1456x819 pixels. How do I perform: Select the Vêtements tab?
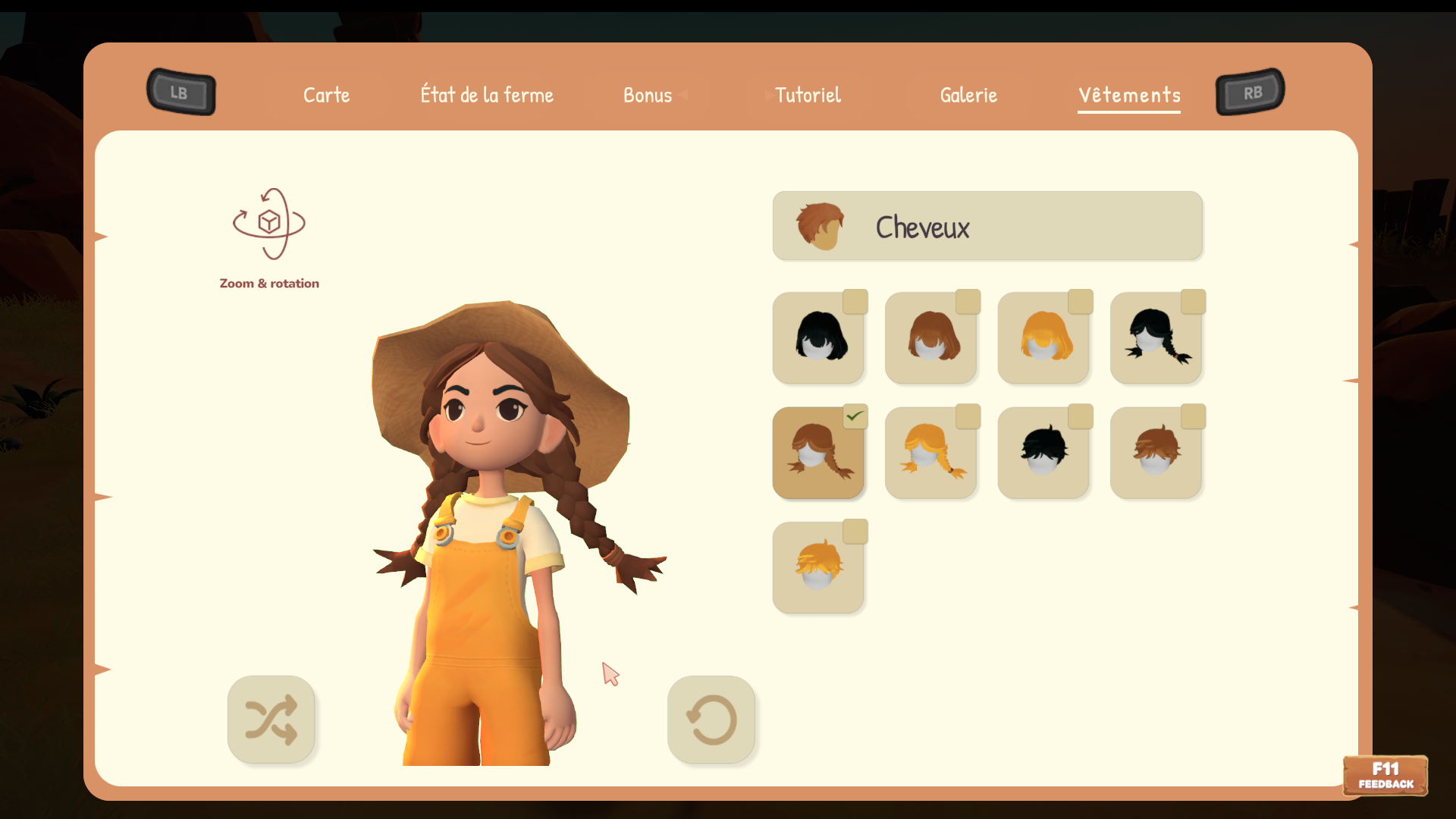[1129, 95]
